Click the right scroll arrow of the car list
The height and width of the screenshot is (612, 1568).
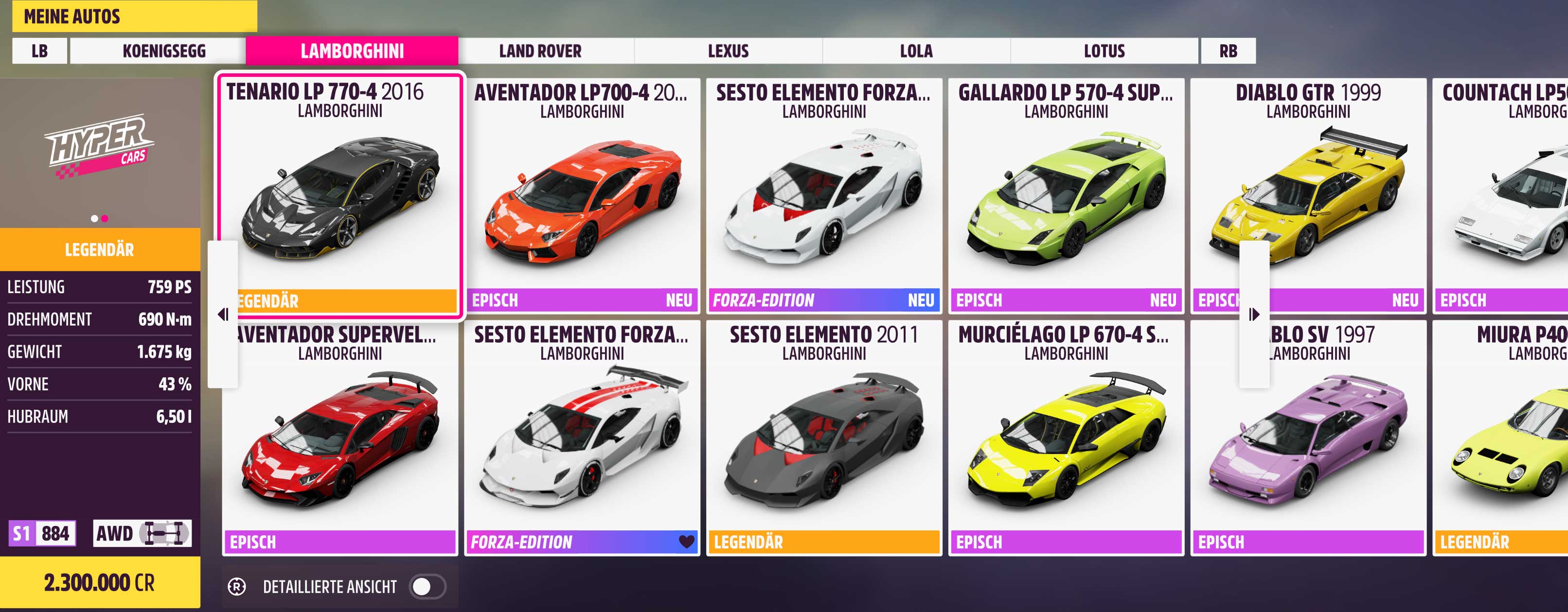click(x=1254, y=315)
